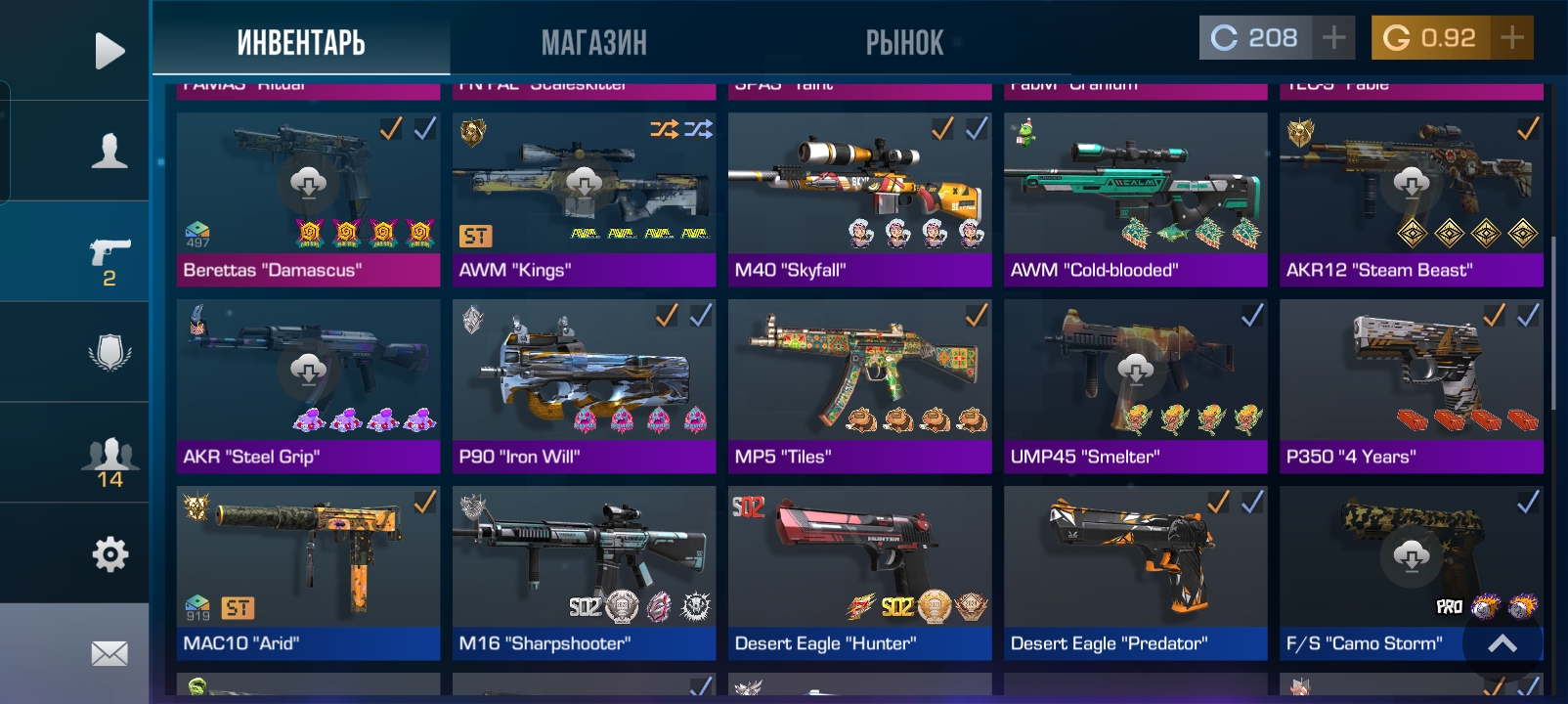Switch to the Магазин tab
The height and width of the screenshot is (704, 1568).
[x=593, y=42]
